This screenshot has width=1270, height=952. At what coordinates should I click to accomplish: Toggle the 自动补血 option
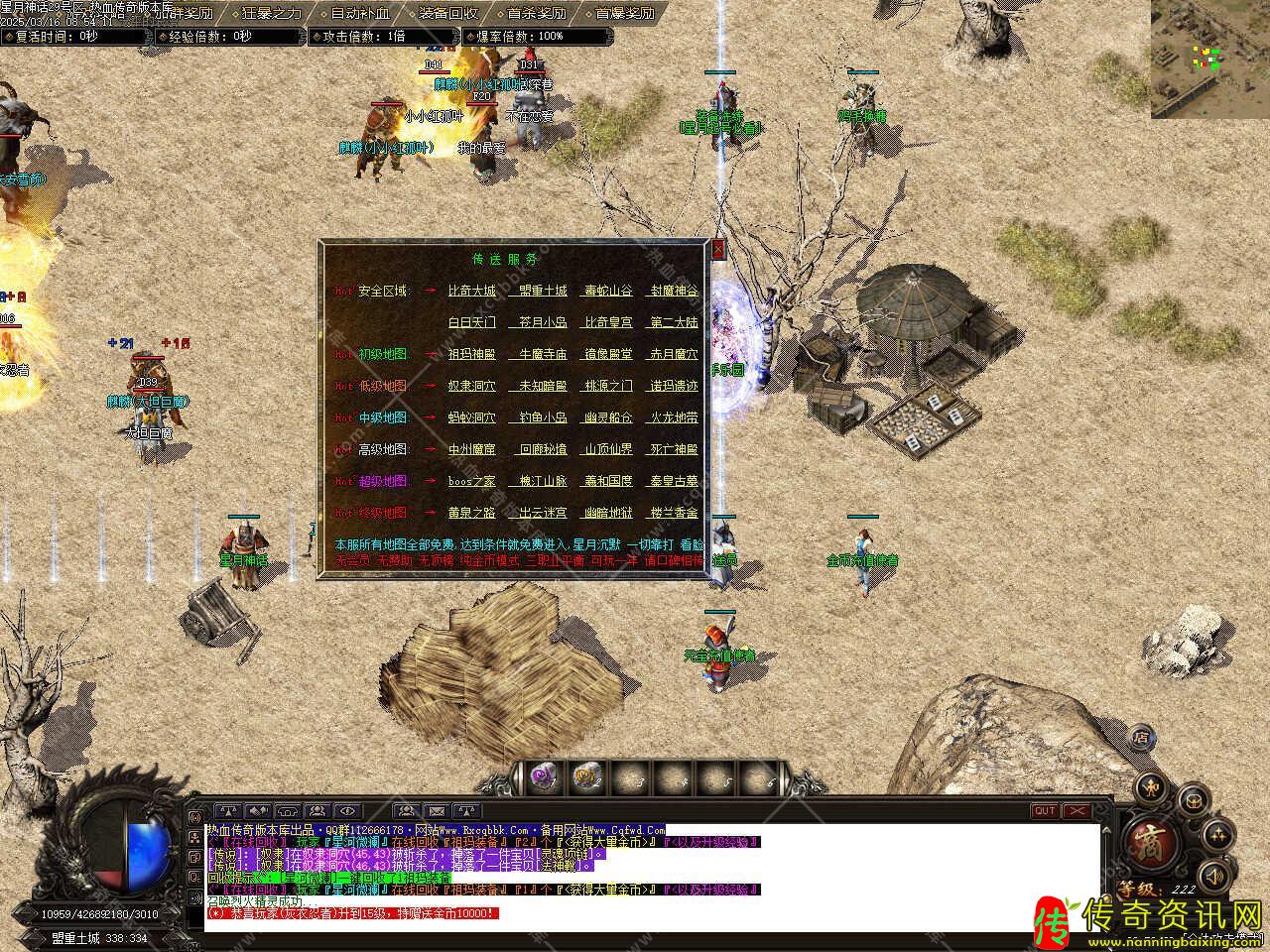tap(359, 14)
